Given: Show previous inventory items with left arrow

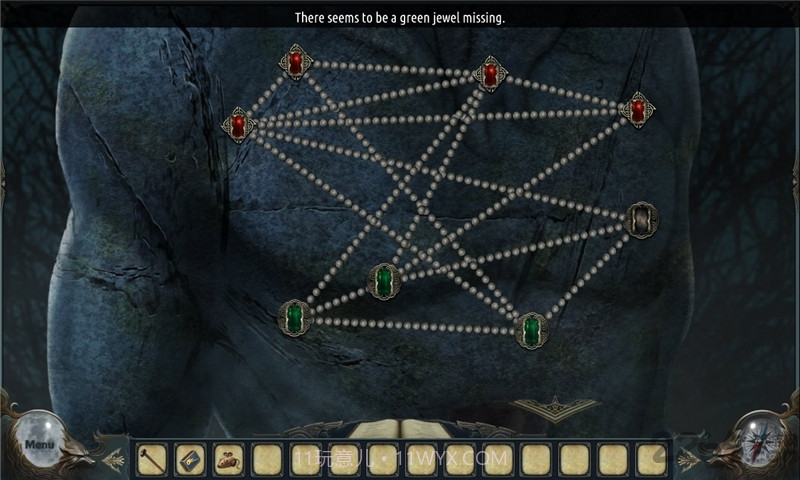Looking at the screenshot, I should [x=114, y=460].
